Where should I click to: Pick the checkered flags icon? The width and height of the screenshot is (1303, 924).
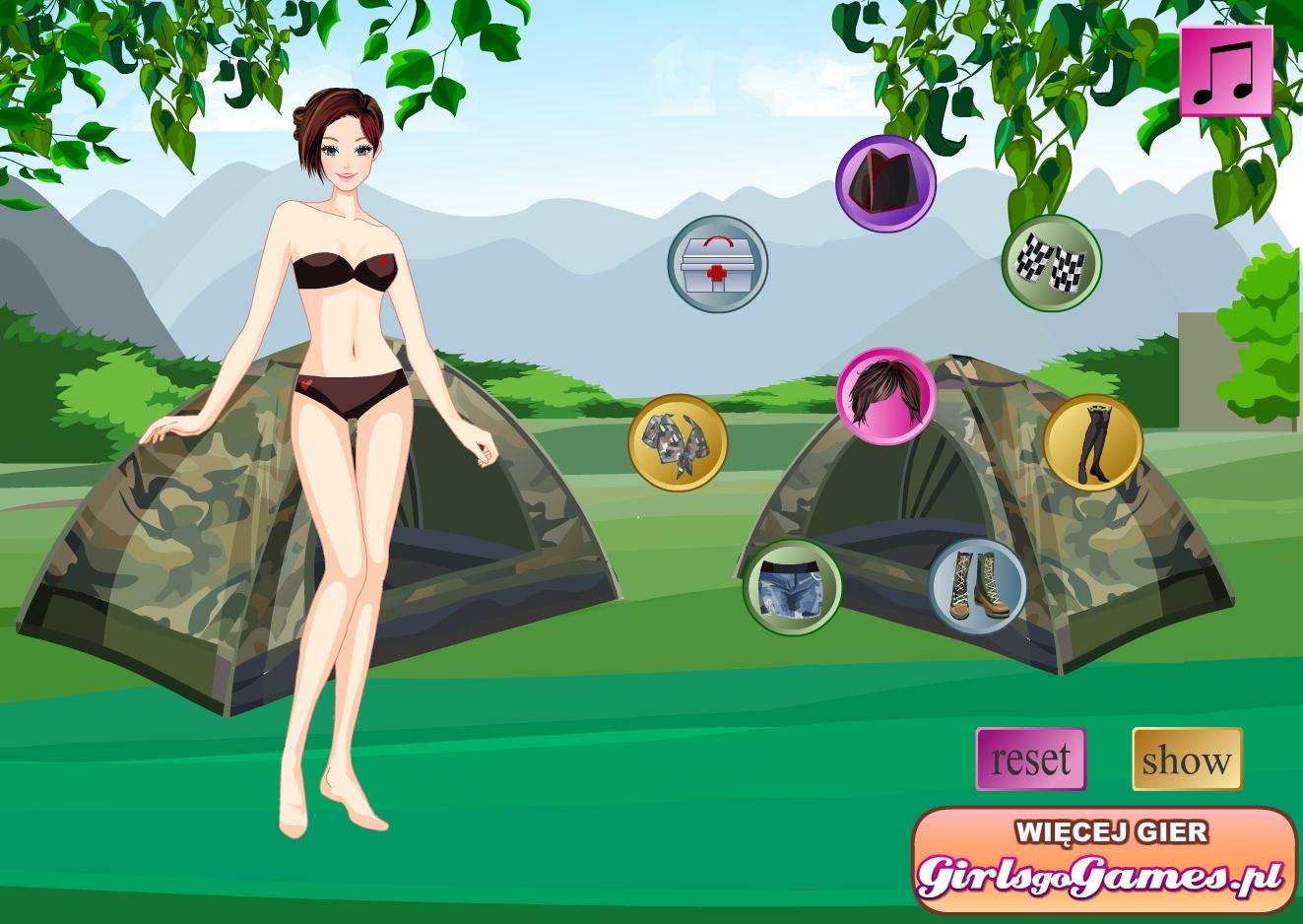1052,264
